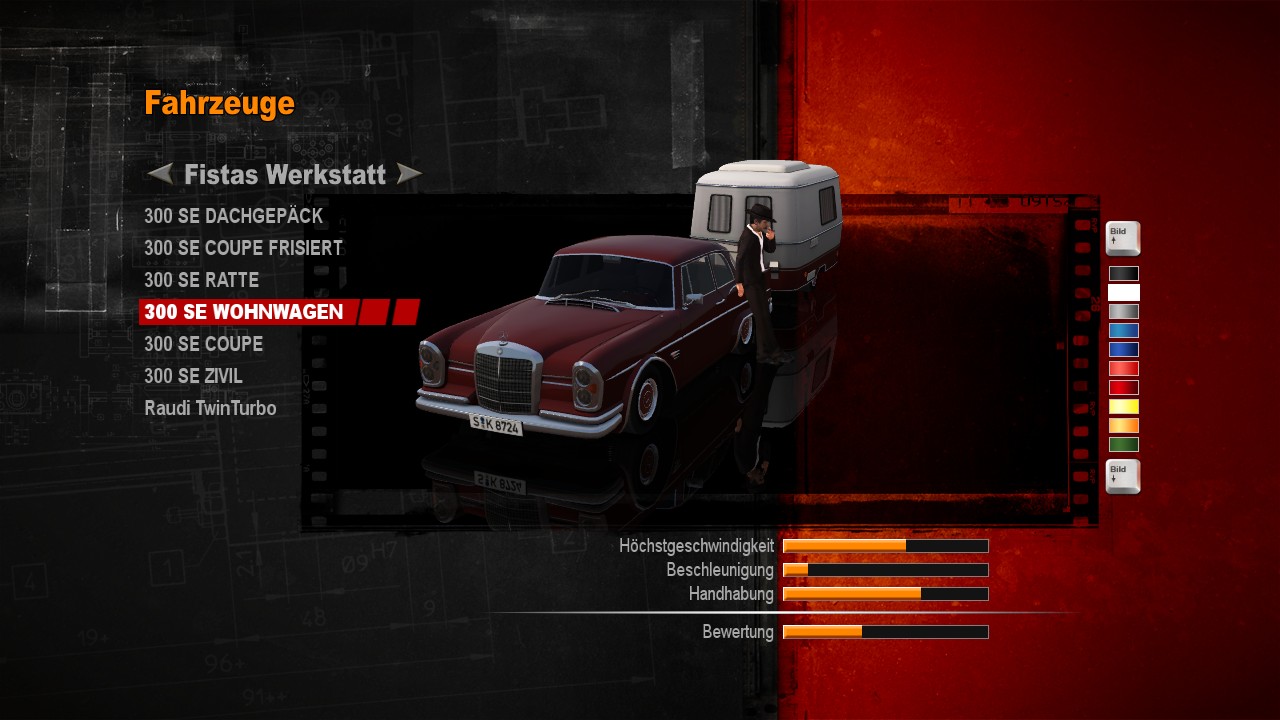
Task: Select the 300 SE DACHGEPÄCK vehicle
Action: point(233,216)
